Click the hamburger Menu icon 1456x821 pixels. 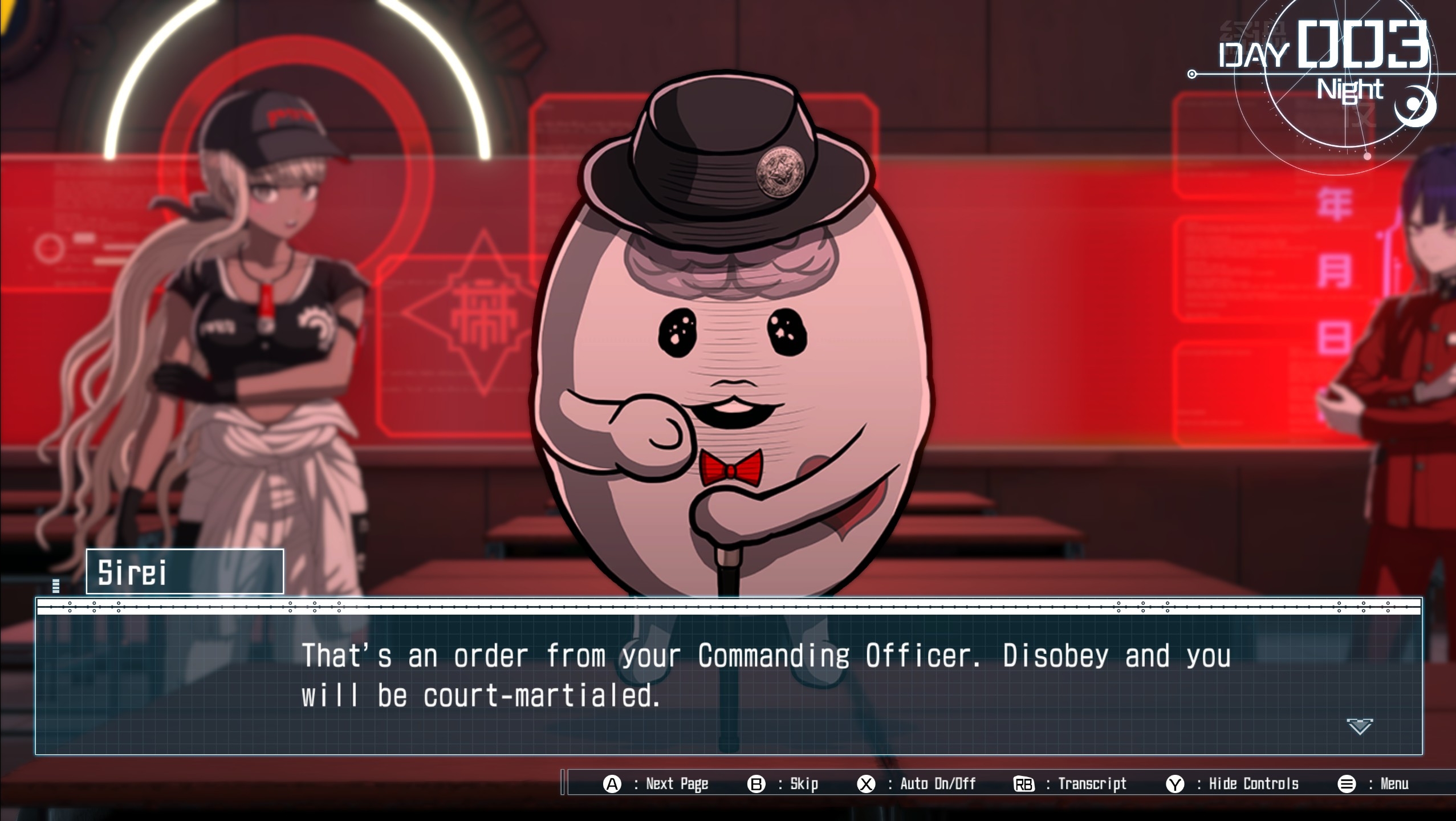1347,783
